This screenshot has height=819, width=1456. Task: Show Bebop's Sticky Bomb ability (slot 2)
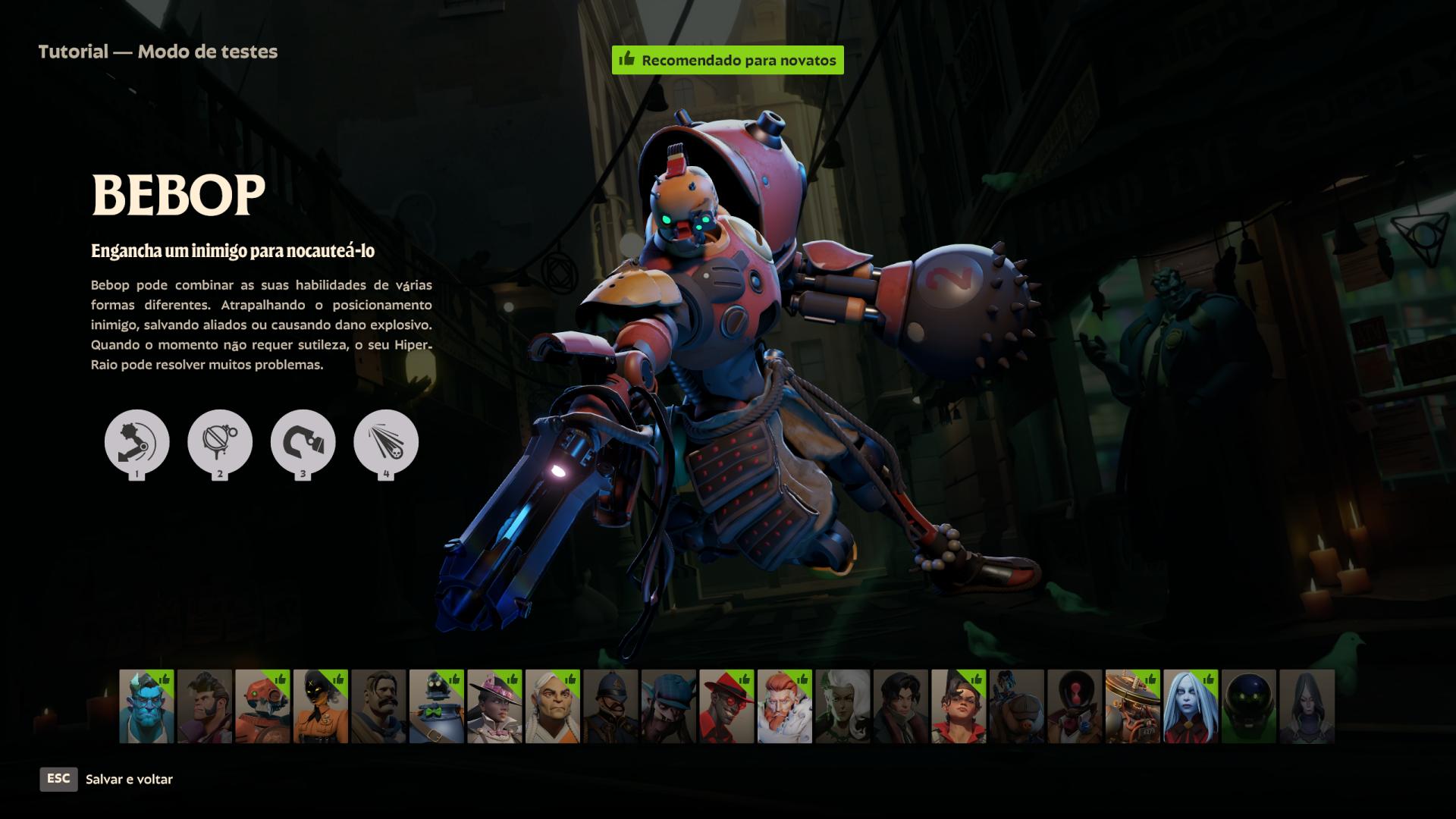point(220,442)
